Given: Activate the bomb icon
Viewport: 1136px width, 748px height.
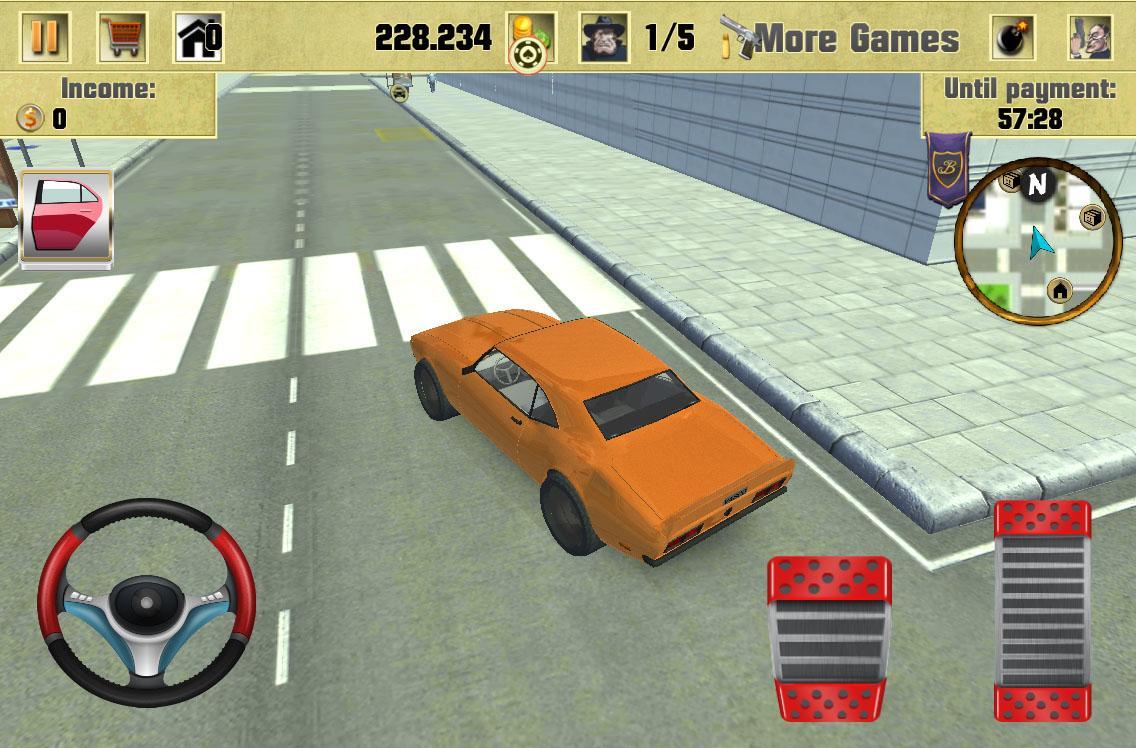Looking at the screenshot, I should [x=1013, y=38].
